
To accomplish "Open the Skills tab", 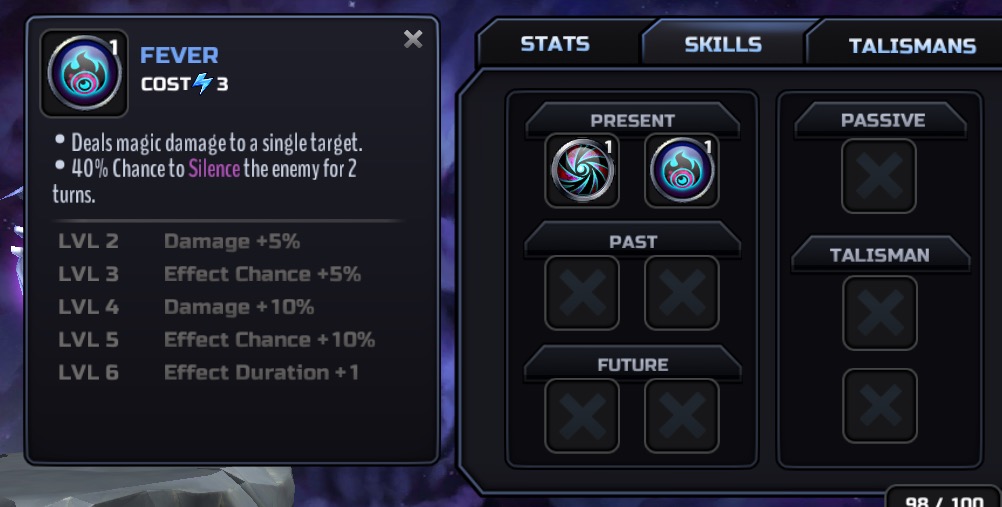I will [723, 44].
